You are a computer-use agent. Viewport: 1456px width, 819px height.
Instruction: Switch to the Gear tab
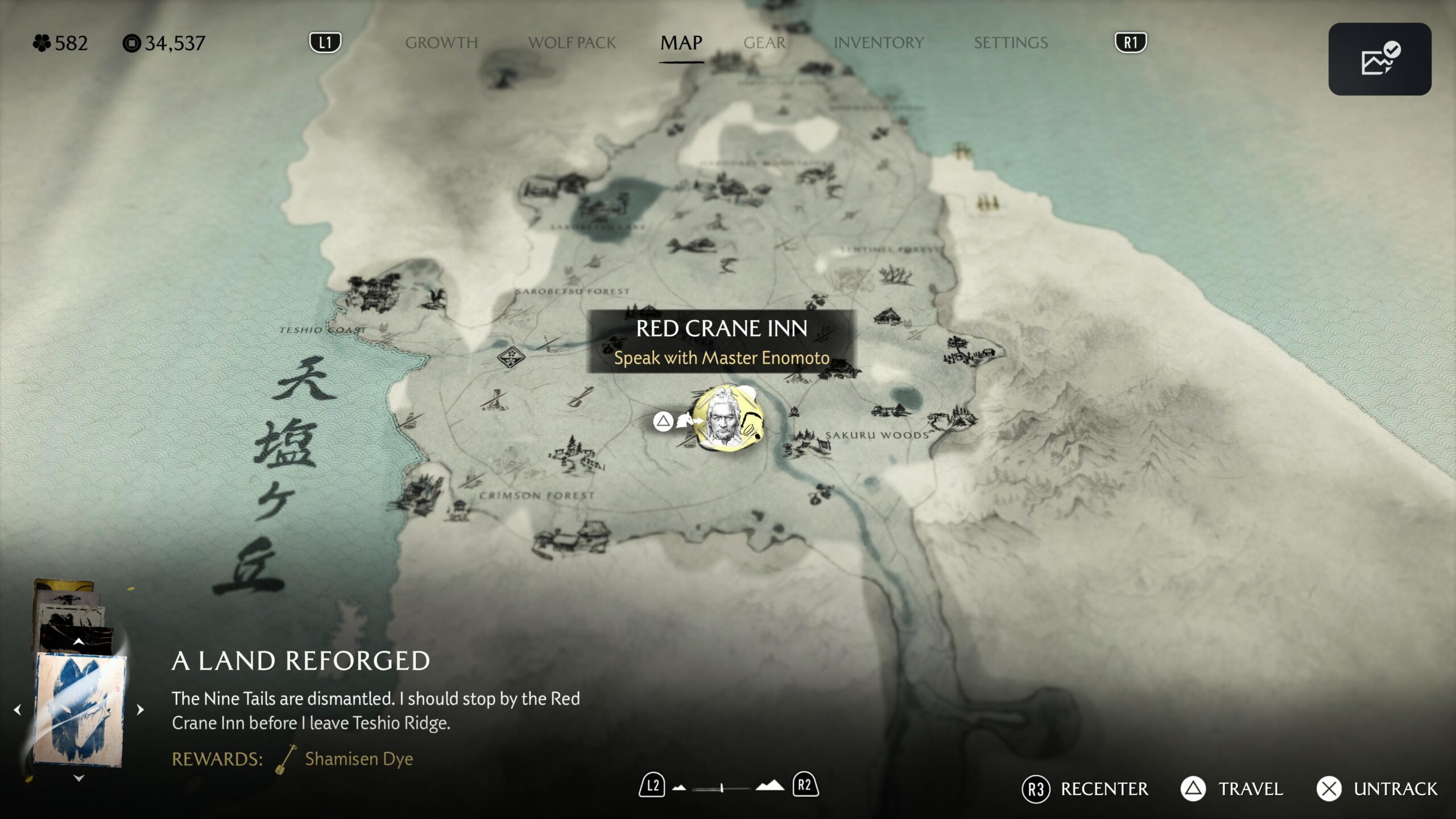point(764,43)
